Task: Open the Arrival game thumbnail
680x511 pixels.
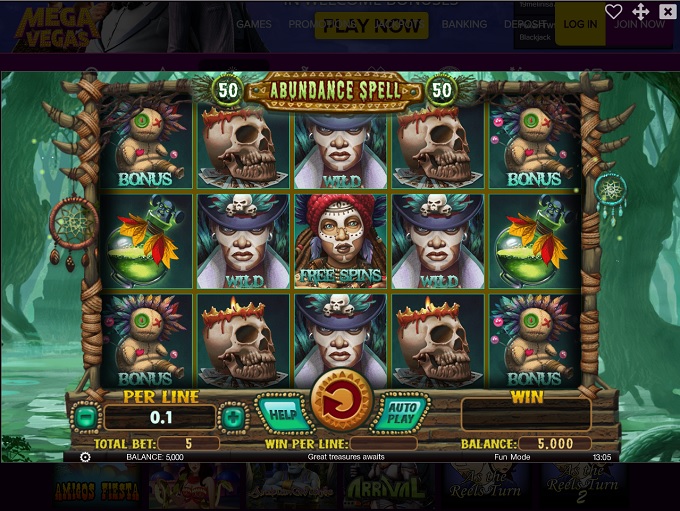Action: pyautogui.click(x=375, y=487)
